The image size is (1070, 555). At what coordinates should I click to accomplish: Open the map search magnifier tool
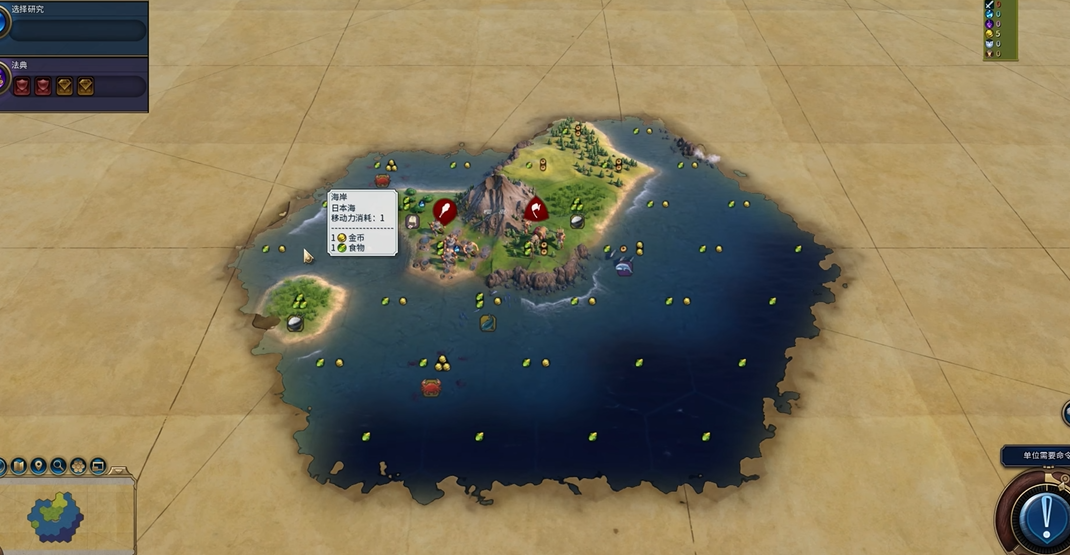click(x=58, y=466)
